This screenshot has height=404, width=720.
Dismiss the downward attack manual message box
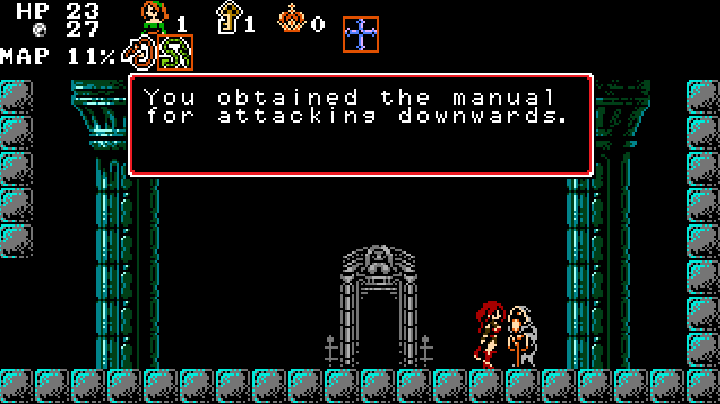(360, 124)
